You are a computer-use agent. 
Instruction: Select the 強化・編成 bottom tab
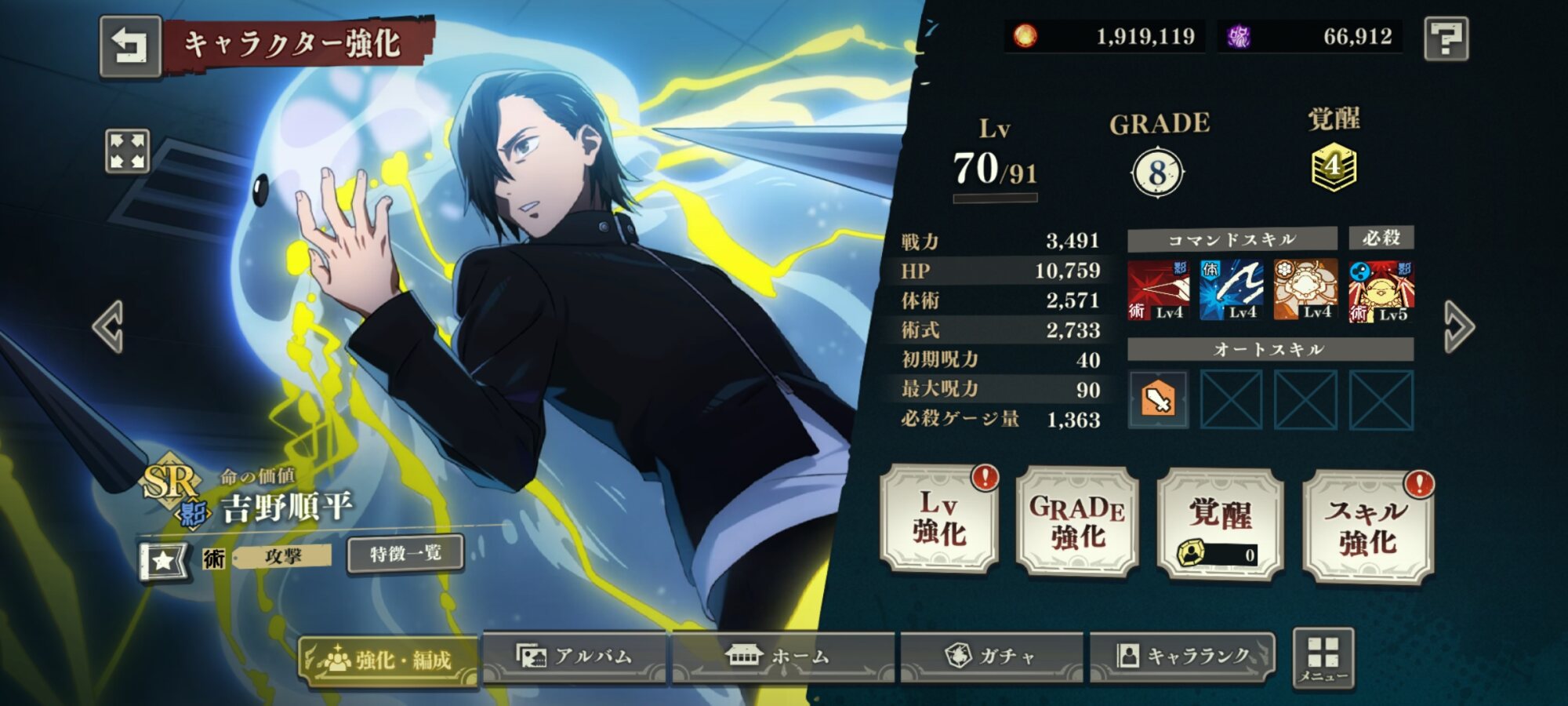tap(388, 659)
